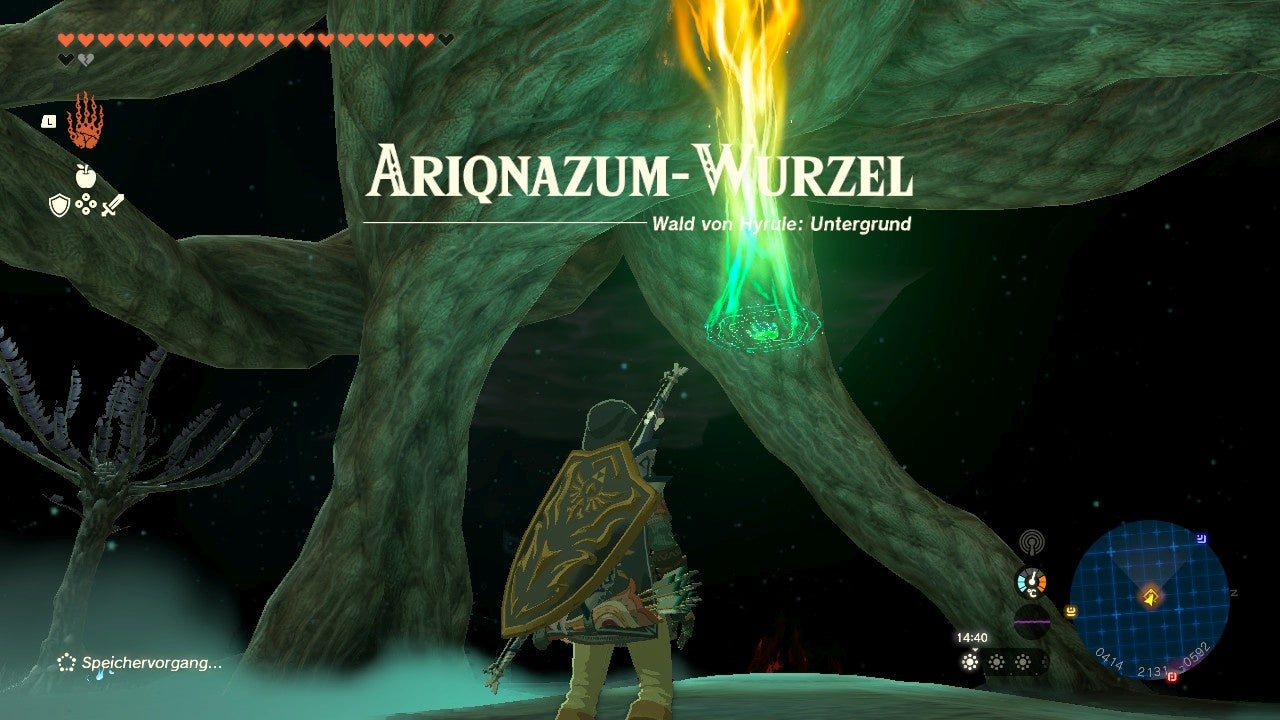Image resolution: width=1280 pixels, height=720 pixels.
Task: Expand the forecast arrow under the clock
Action: pyautogui.click(x=975, y=649)
